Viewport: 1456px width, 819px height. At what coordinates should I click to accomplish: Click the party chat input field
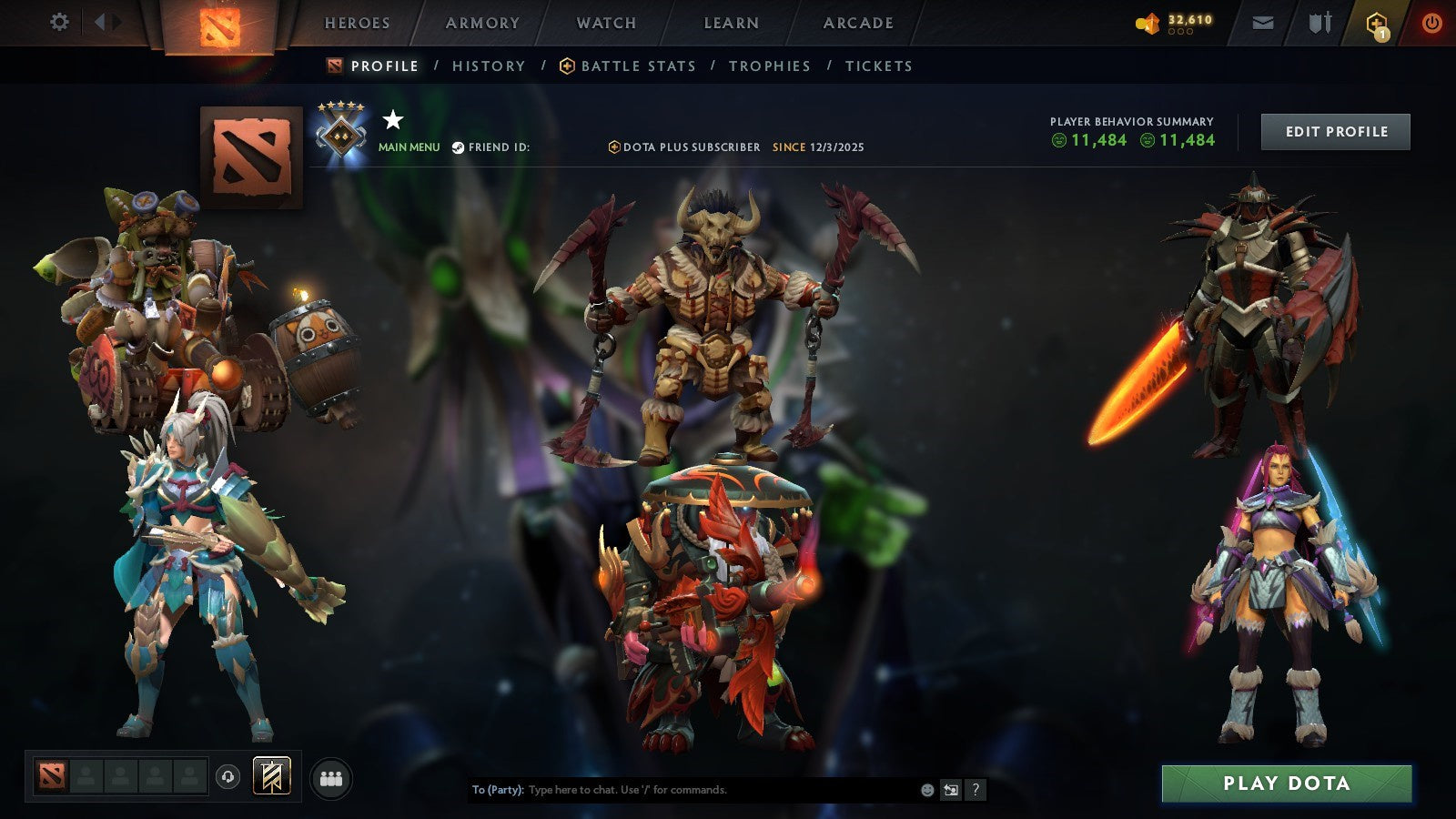coord(682,790)
